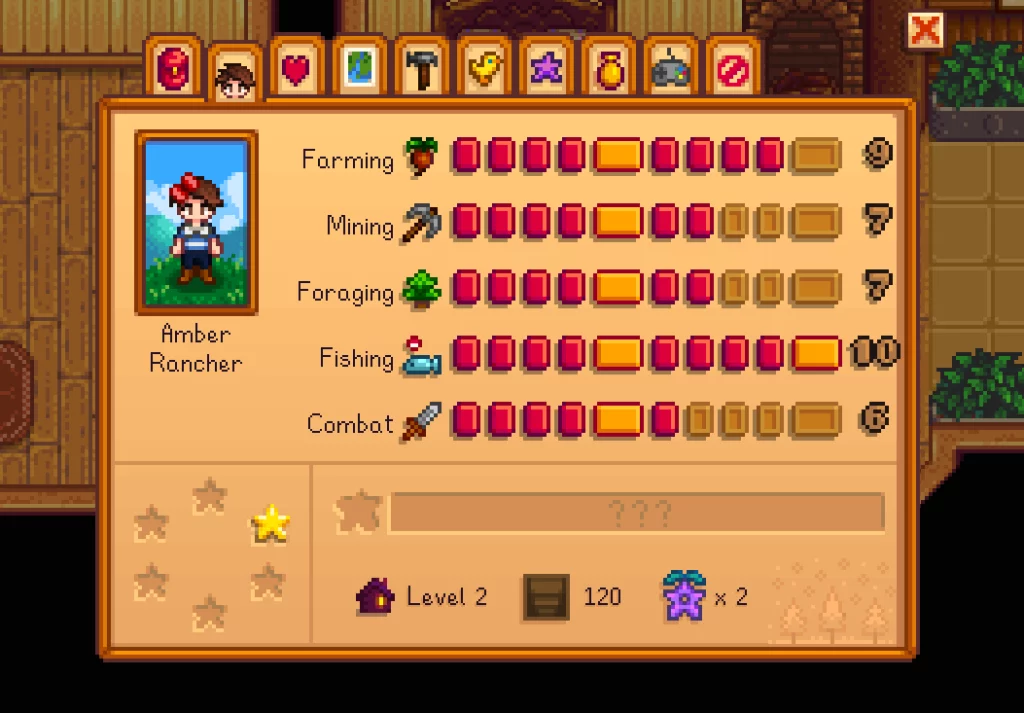Select the character skills tab
Viewport: 1024px width, 713px height.
(x=236, y=75)
